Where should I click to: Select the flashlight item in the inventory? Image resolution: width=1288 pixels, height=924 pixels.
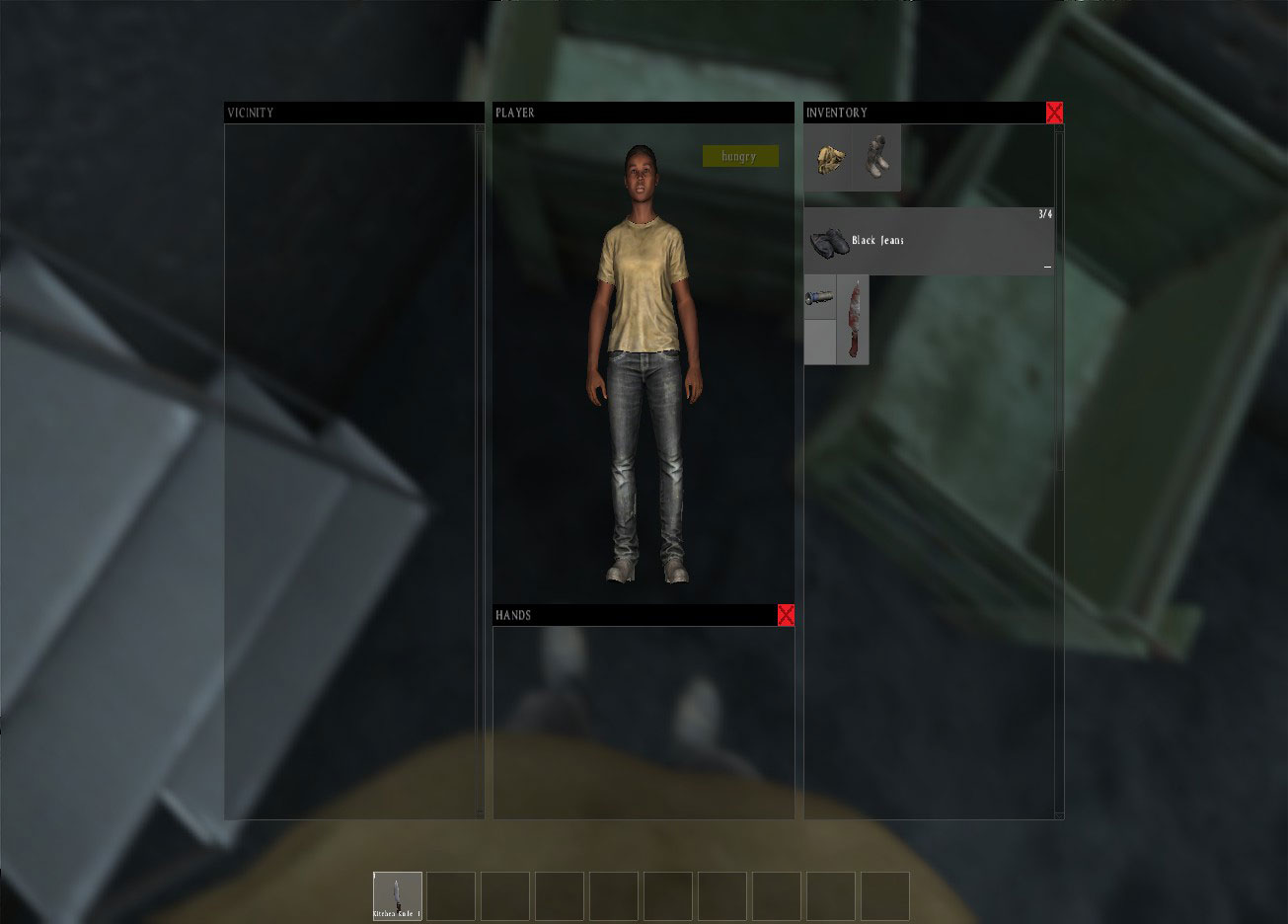(820, 297)
